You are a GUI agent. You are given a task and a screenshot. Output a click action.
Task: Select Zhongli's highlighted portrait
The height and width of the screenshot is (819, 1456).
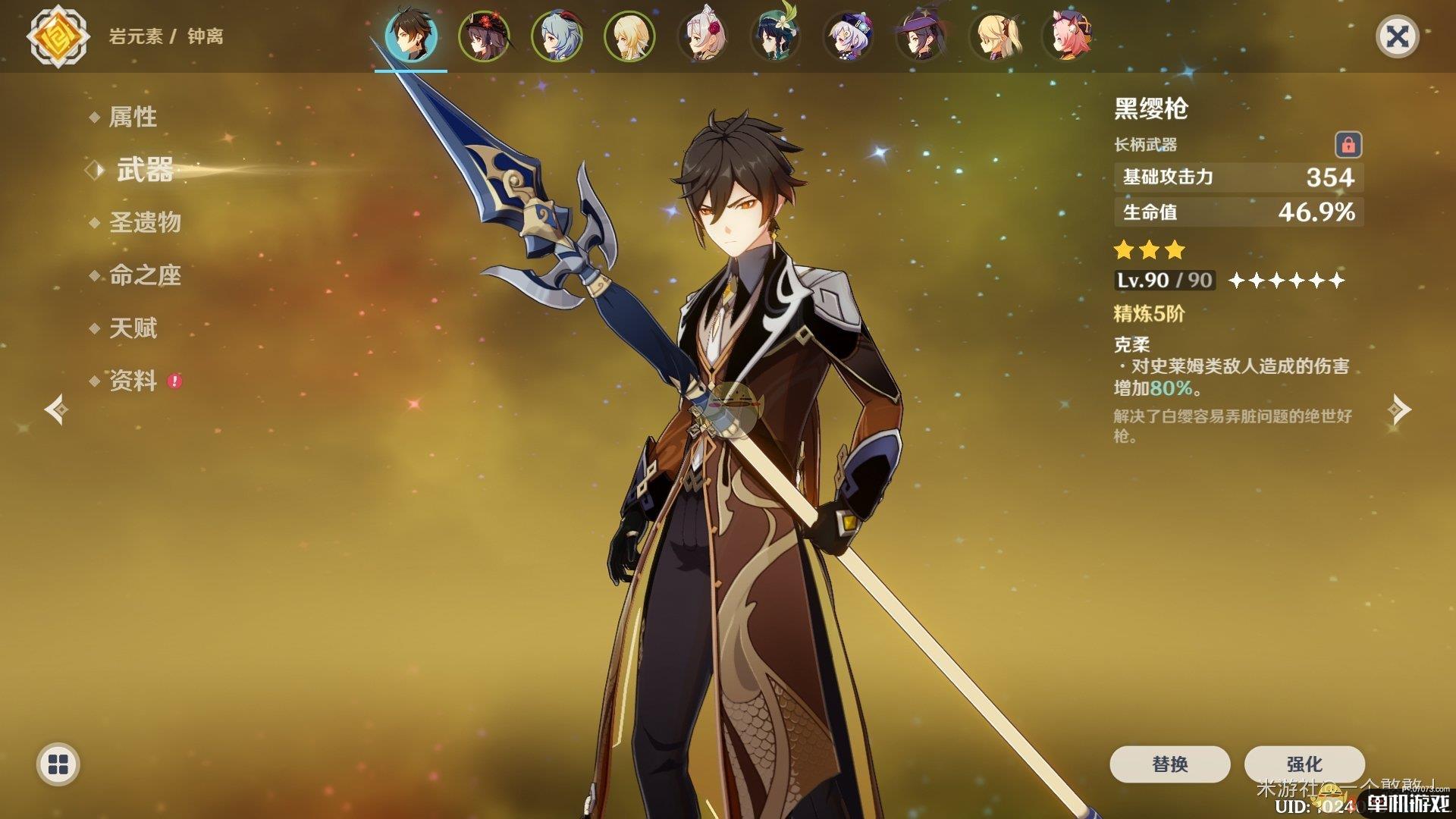tap(410, 36)
